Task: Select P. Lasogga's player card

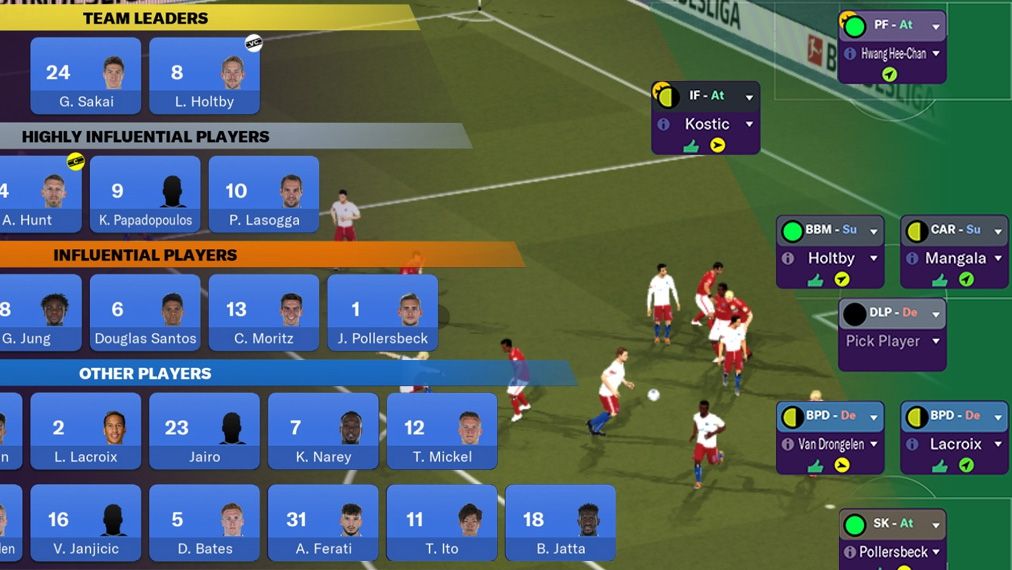Action: point(263,194)
